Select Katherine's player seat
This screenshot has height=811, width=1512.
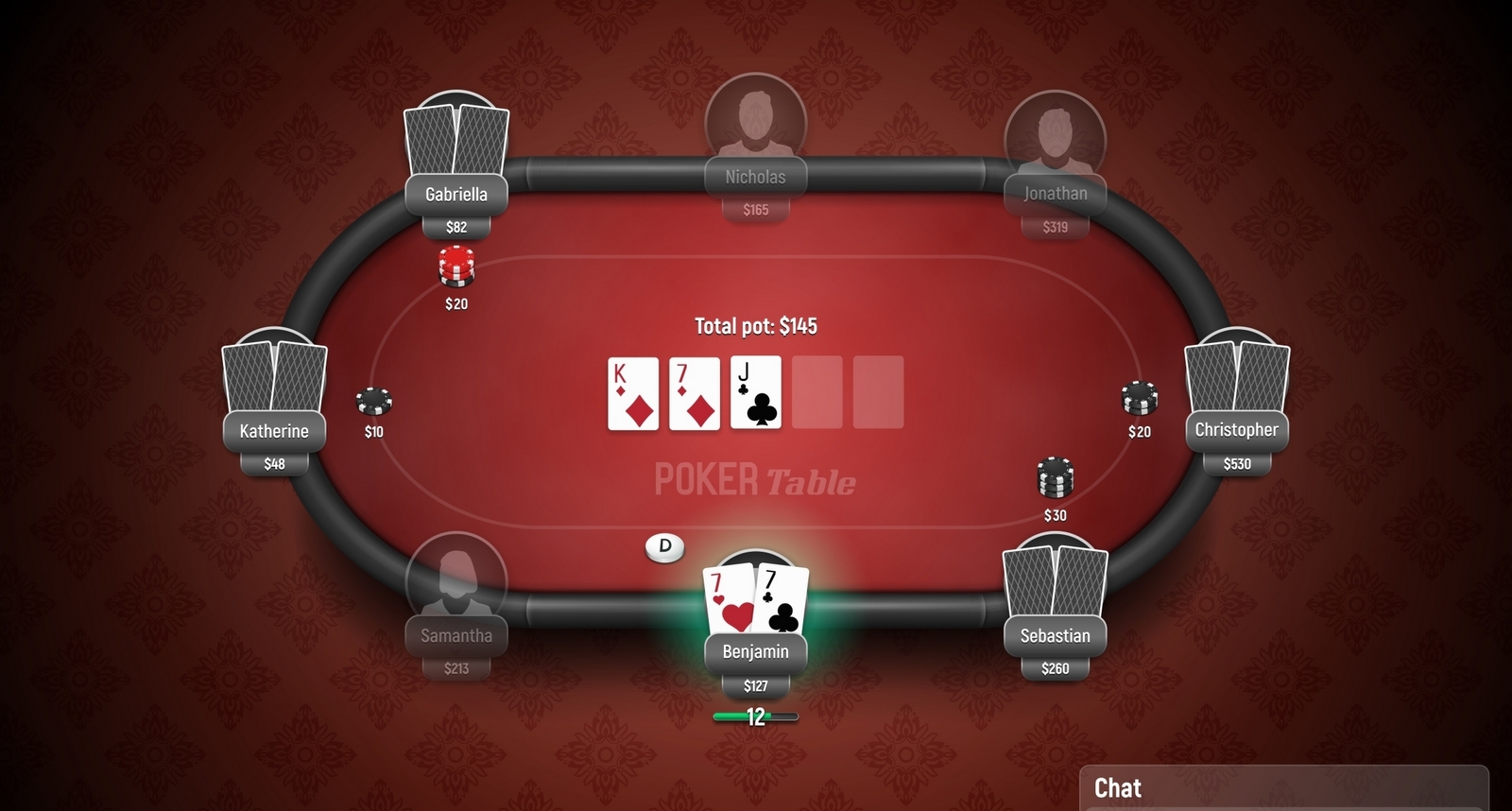click(274, 431)
